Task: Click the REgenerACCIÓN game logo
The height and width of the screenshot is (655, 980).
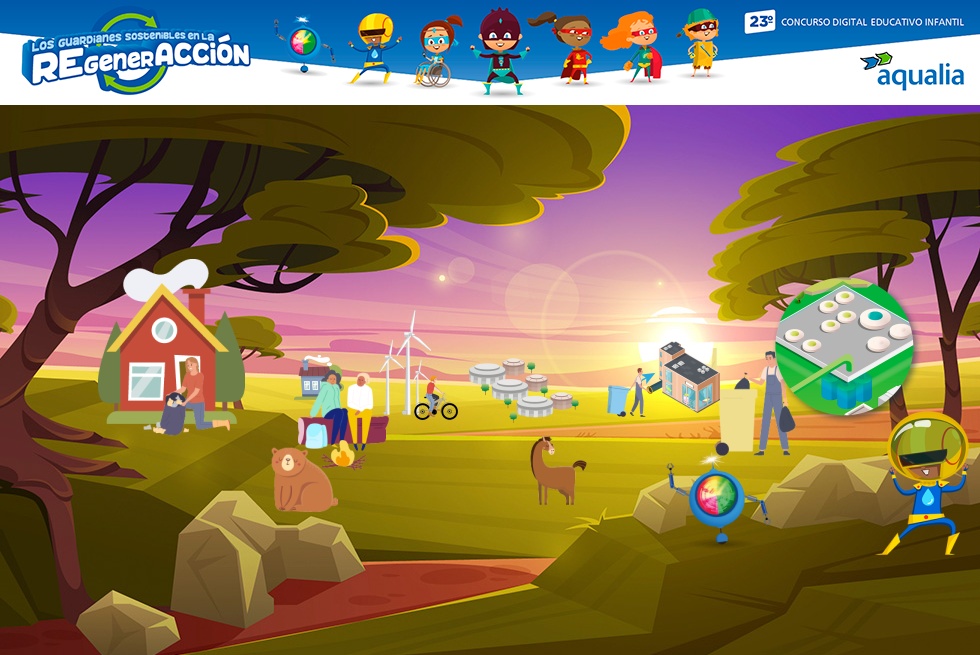Action: 139,56
